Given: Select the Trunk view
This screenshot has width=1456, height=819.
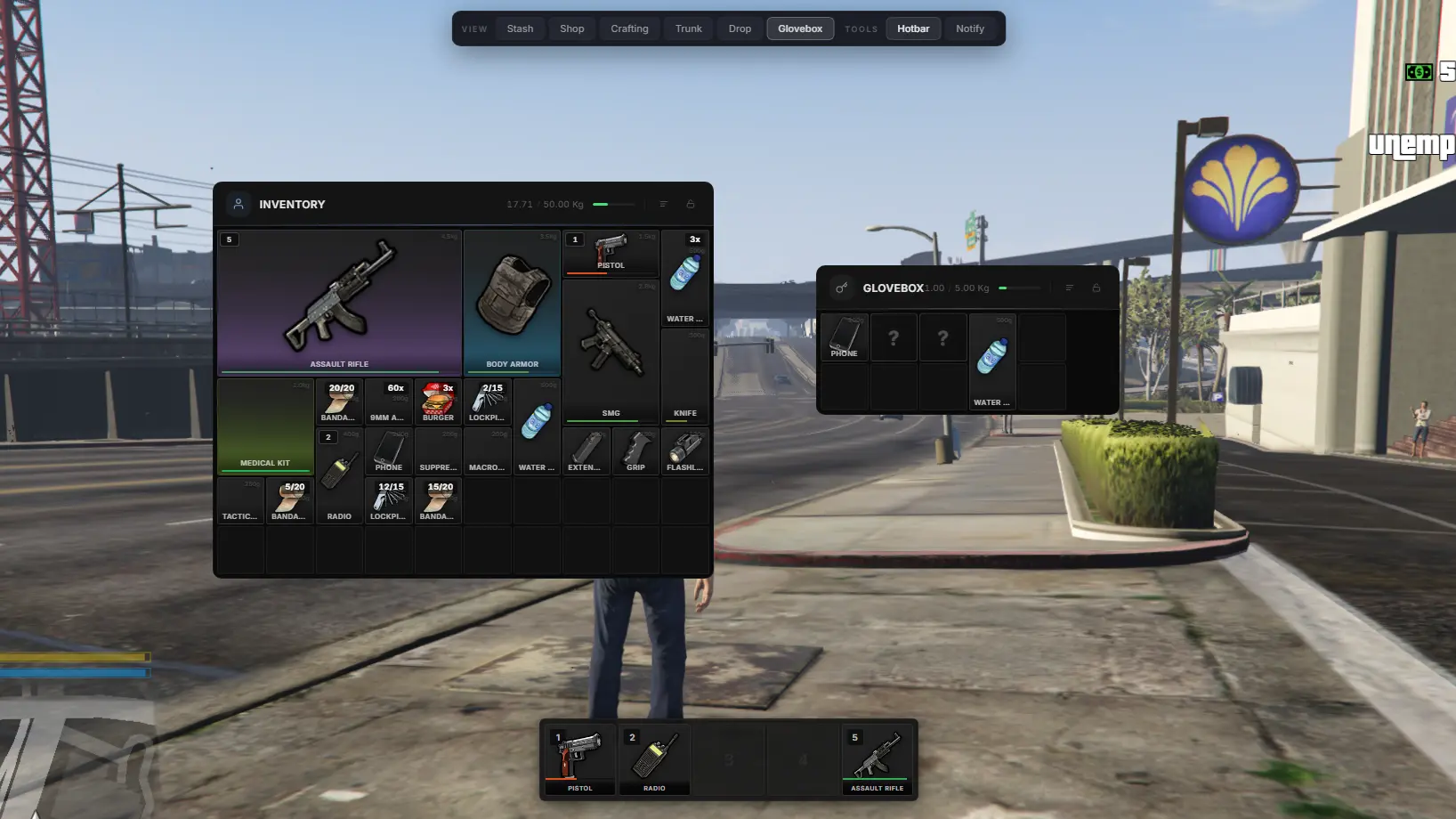Looking at the screenshot, I should tap(688, 28).
